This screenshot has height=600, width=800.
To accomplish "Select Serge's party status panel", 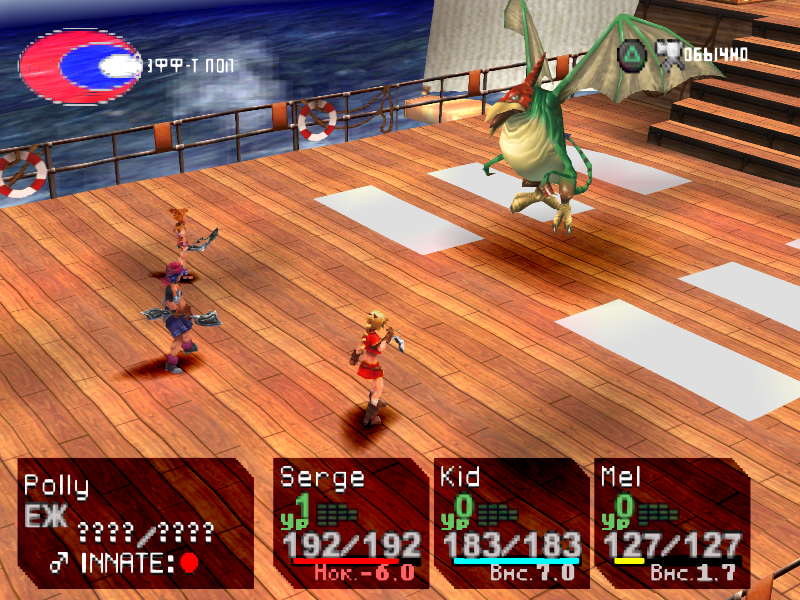I will 350,523.
